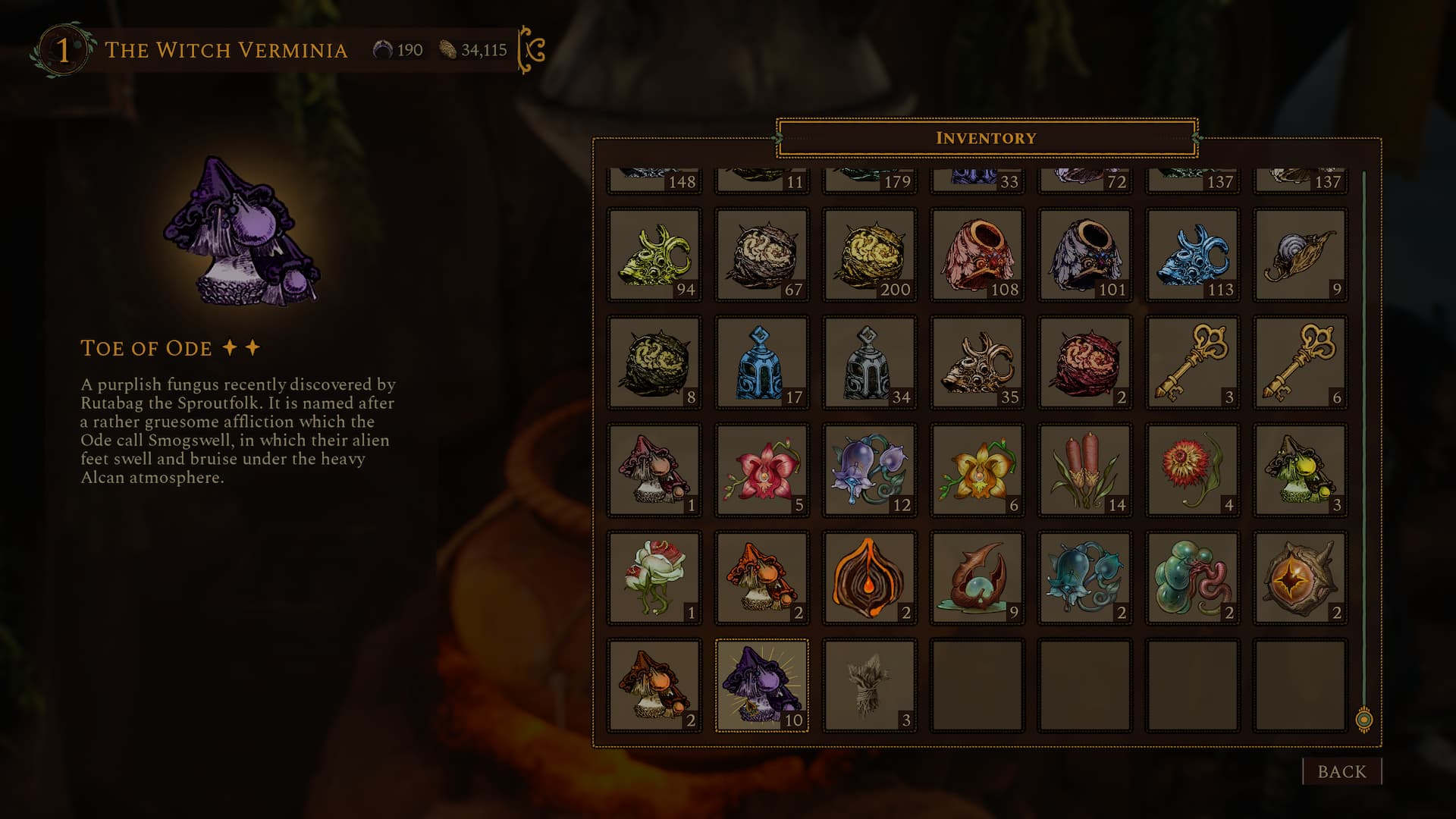This screenshot has height=819, width=1456.
Task: Select the white rose item slot
Action: tap(654, 578)
